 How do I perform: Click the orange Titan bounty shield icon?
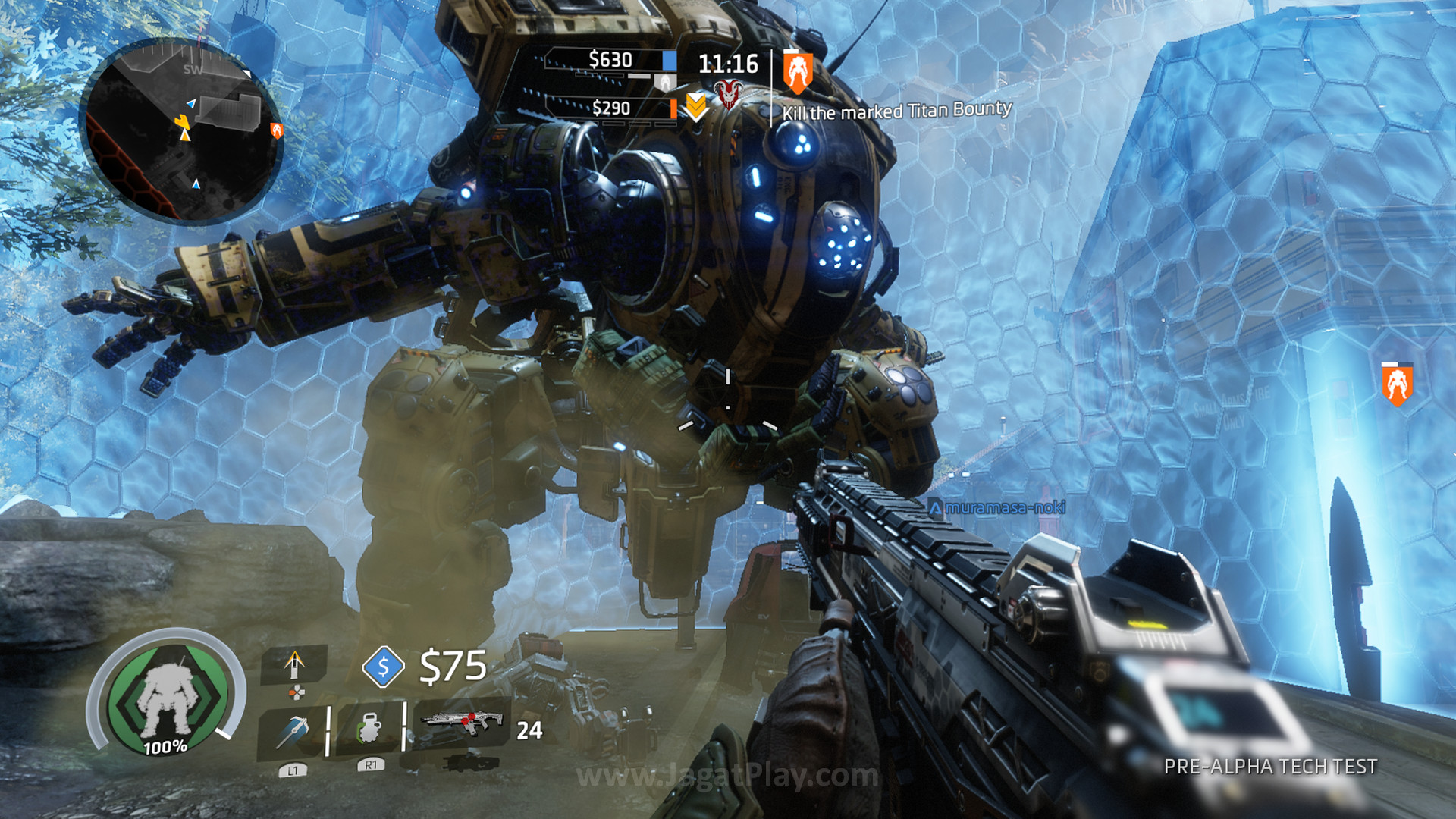[799, 72]
